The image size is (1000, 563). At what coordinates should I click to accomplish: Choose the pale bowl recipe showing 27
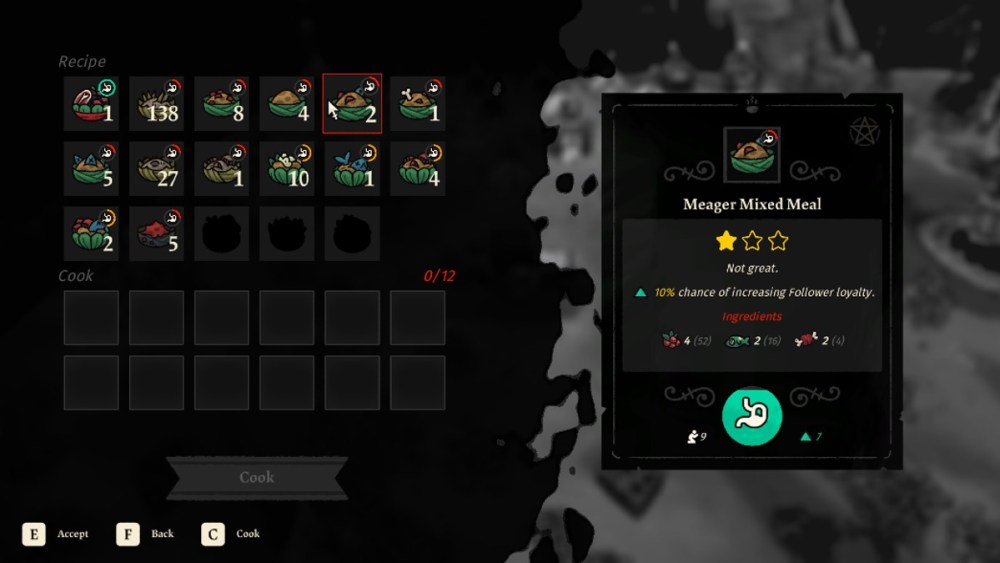(x=156, y=168)
